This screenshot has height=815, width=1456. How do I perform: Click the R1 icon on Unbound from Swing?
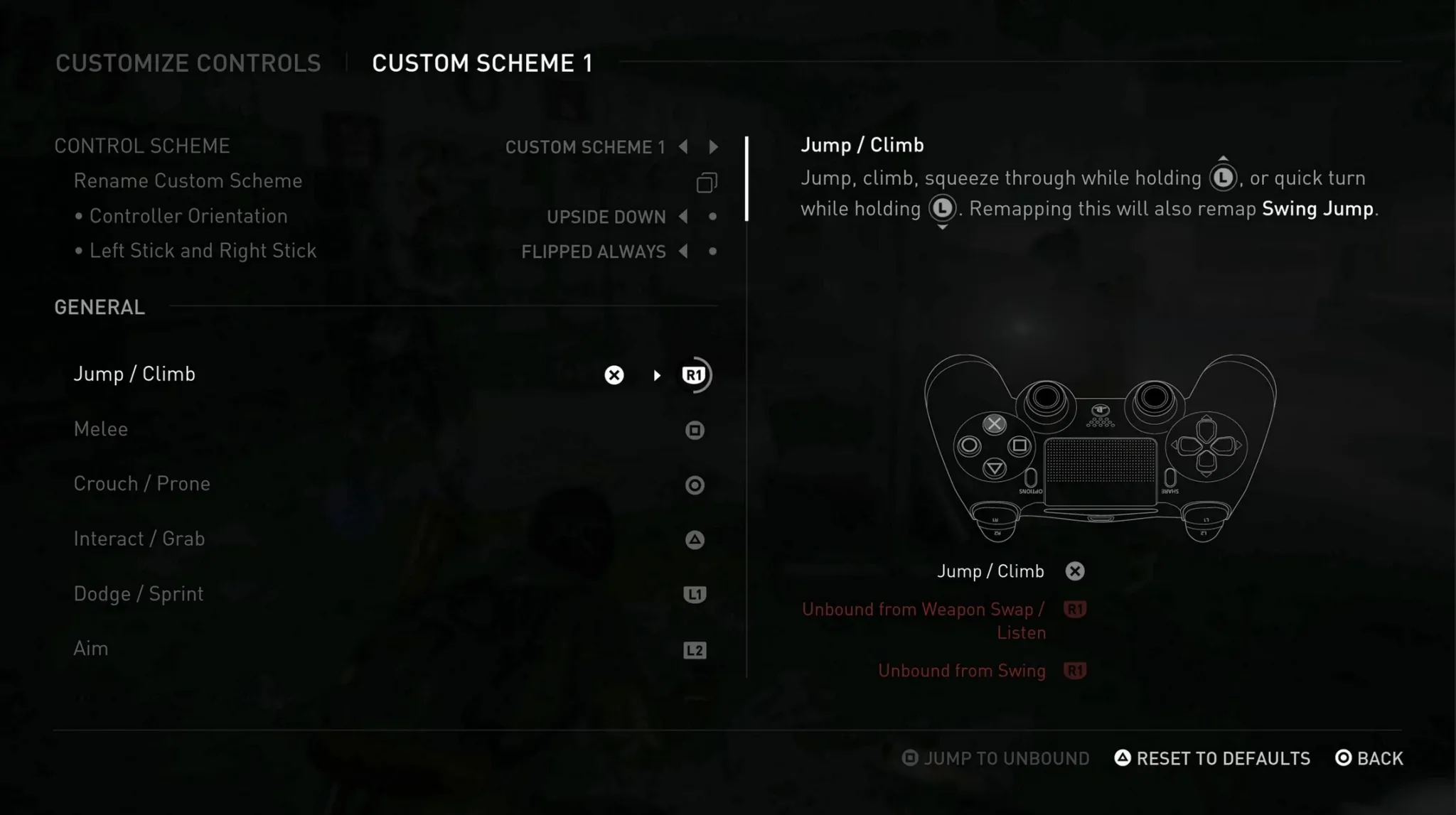(1076, 670)
